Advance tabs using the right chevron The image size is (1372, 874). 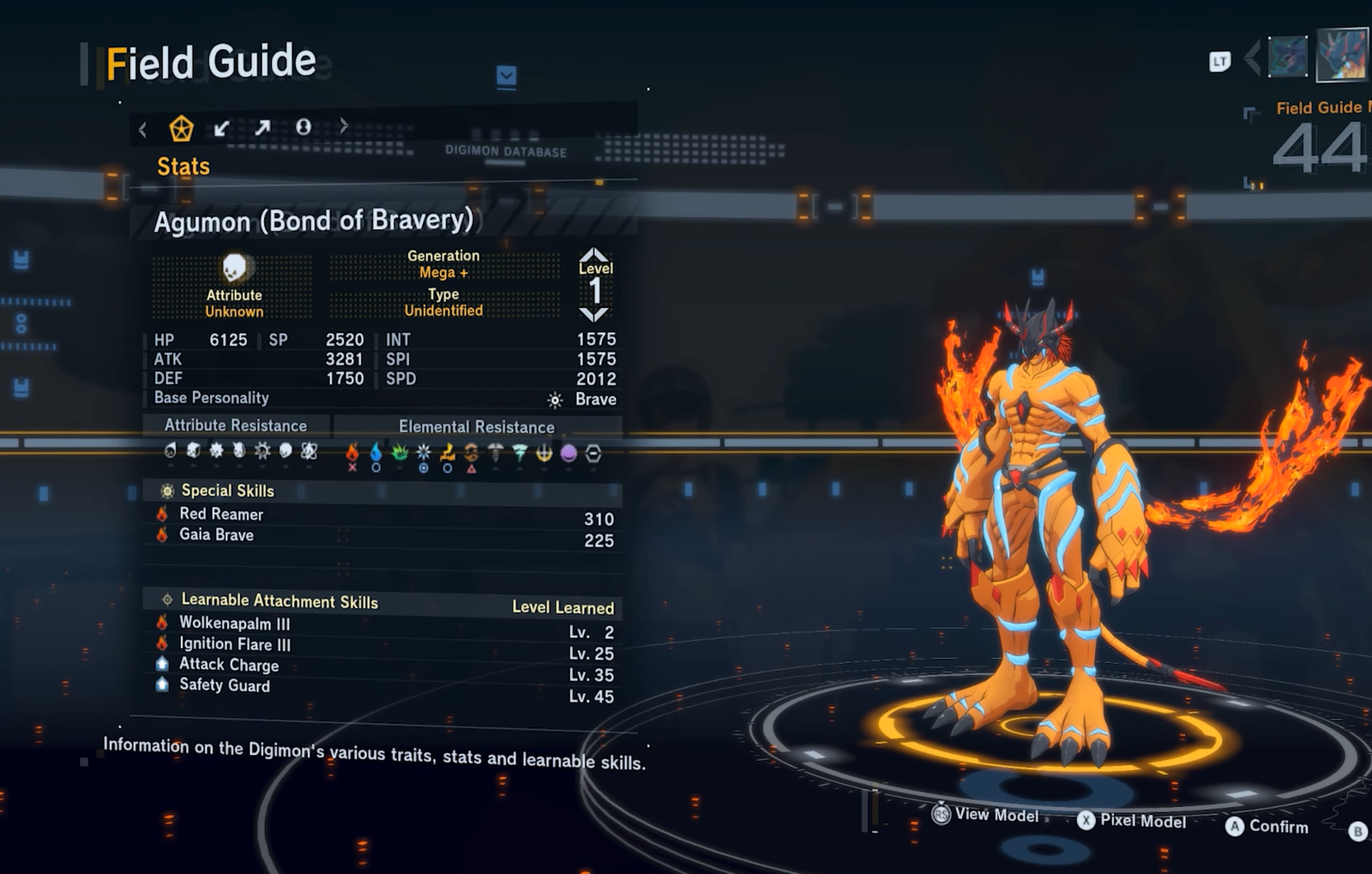[344, 126]
